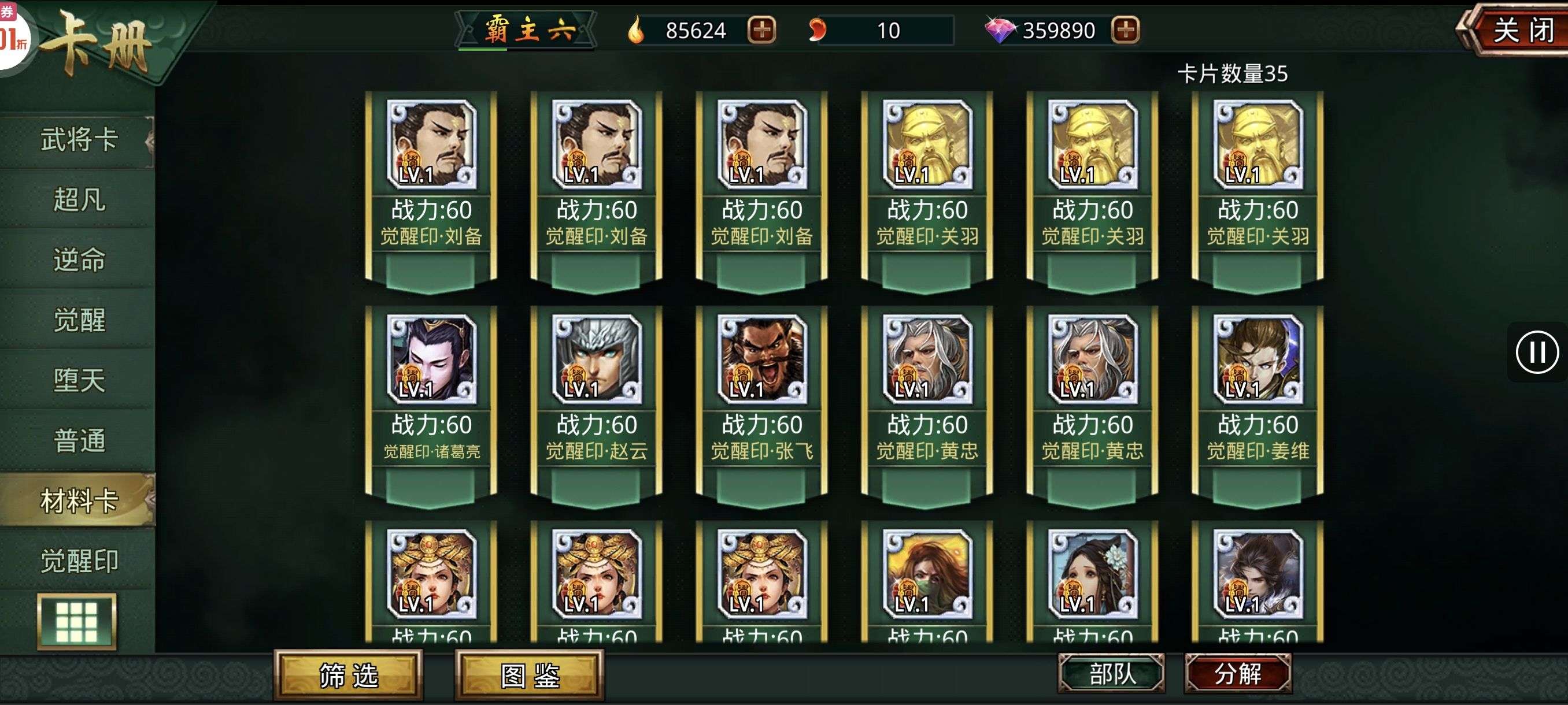Switch to the 普通 category
The width and height of the screenshot is (1568, 705).
79,440
